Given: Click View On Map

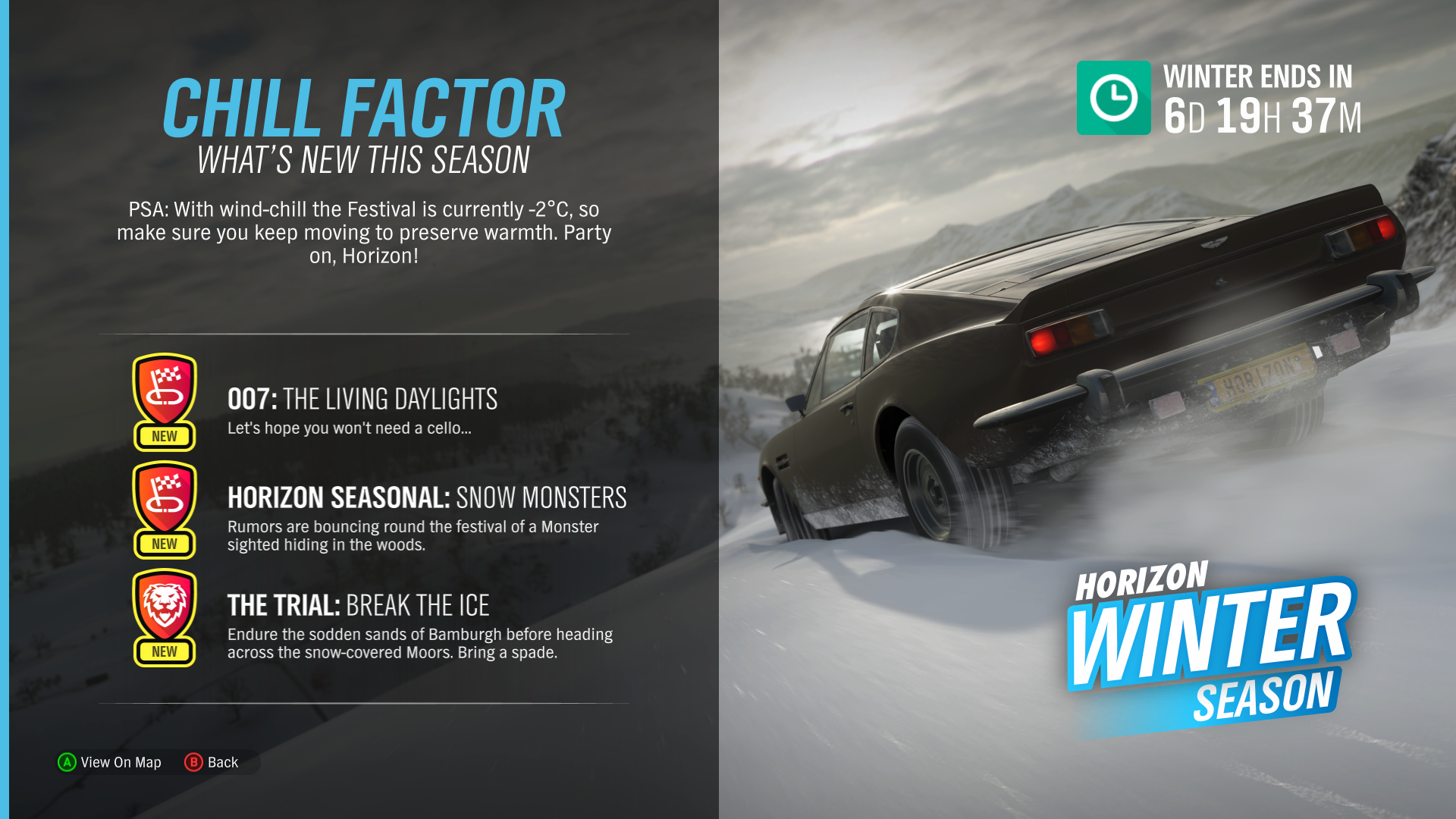Looking at the screenshot, I should [121, 762].
